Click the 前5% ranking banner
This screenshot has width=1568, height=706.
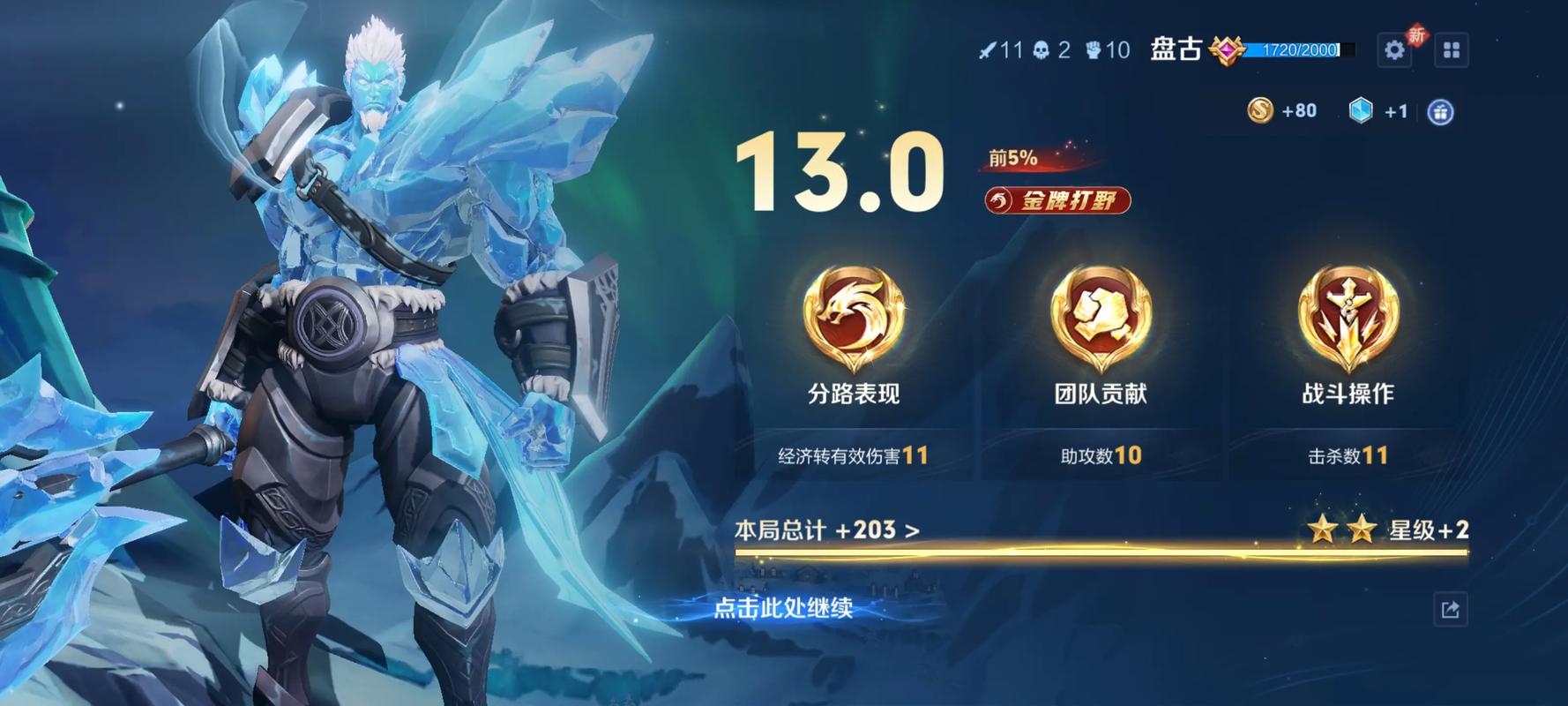tap(1012, 158)
